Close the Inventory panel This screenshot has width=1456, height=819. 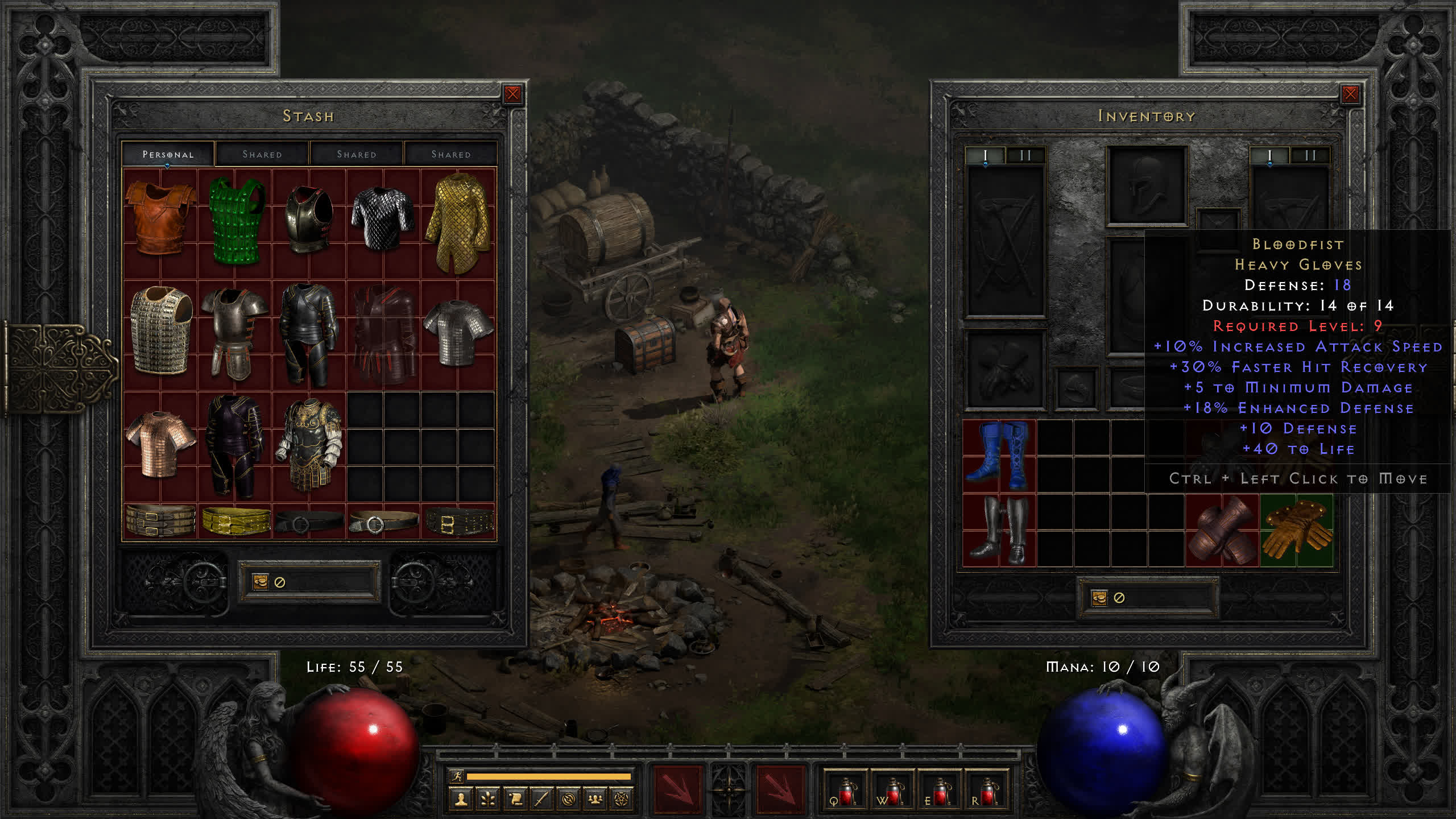click(x=1350, y=94)
